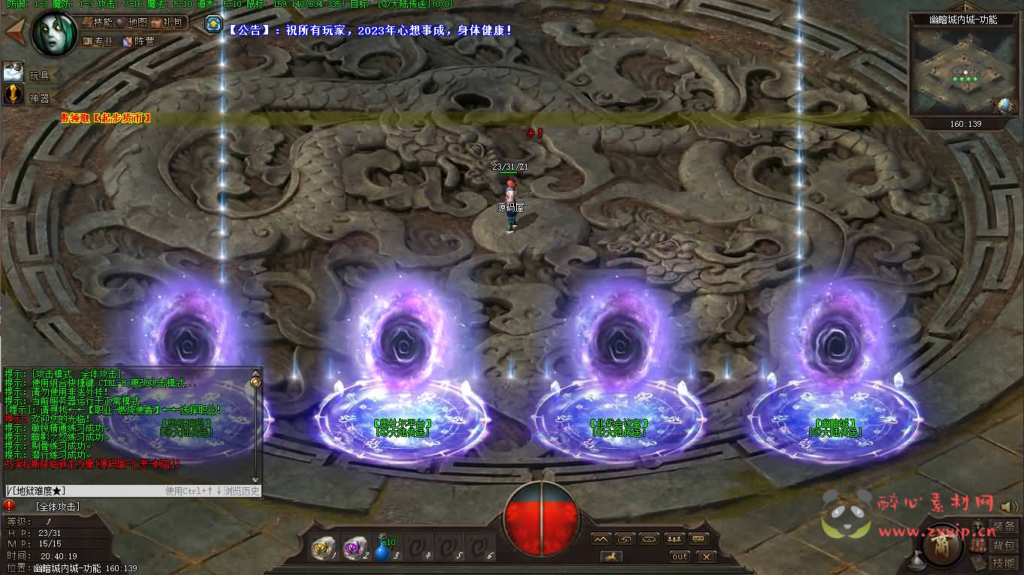
Task: Open the 阵营 faction menu
Action: 139,41
